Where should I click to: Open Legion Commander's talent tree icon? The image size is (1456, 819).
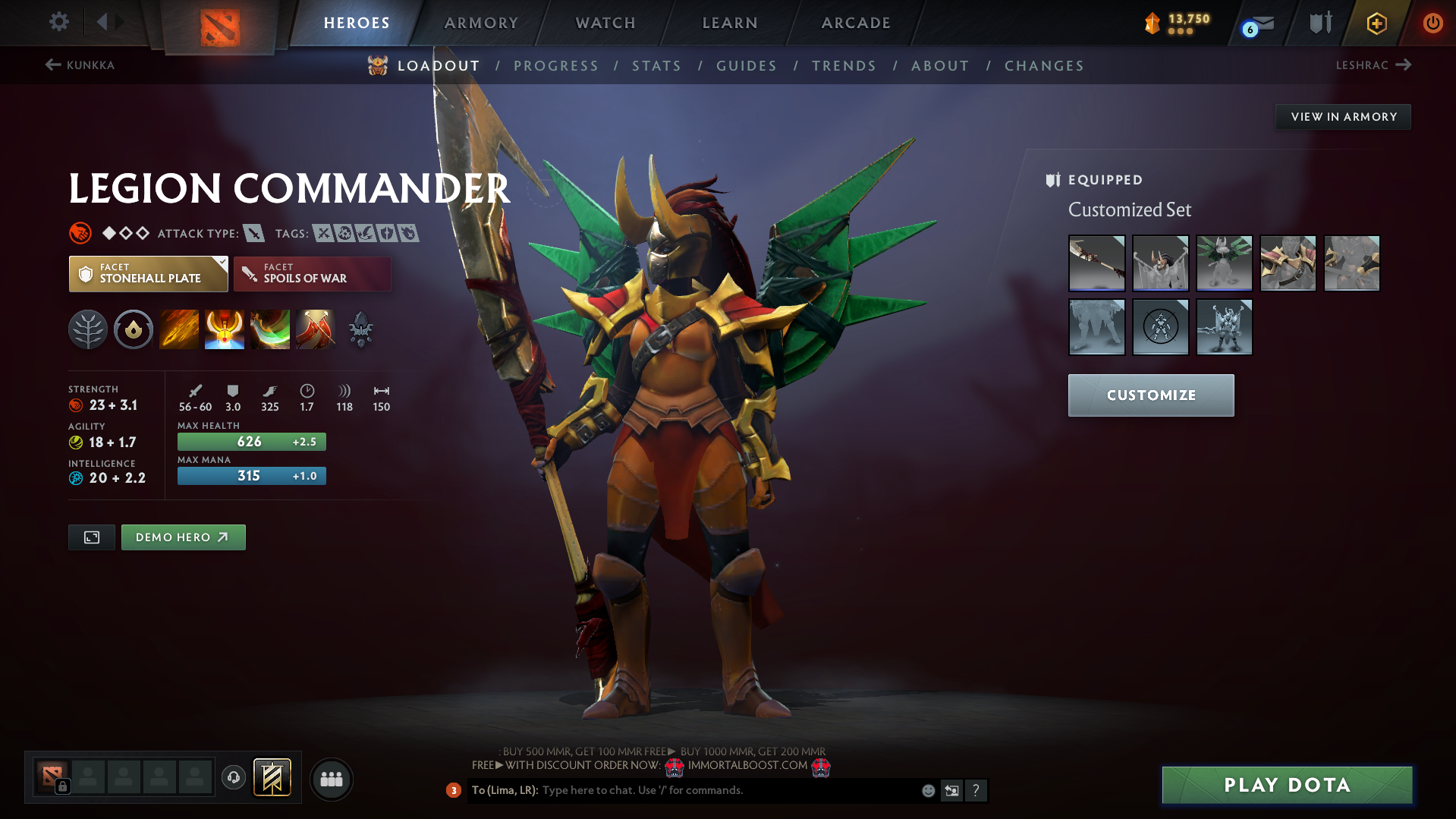click(x=88, y=329)
